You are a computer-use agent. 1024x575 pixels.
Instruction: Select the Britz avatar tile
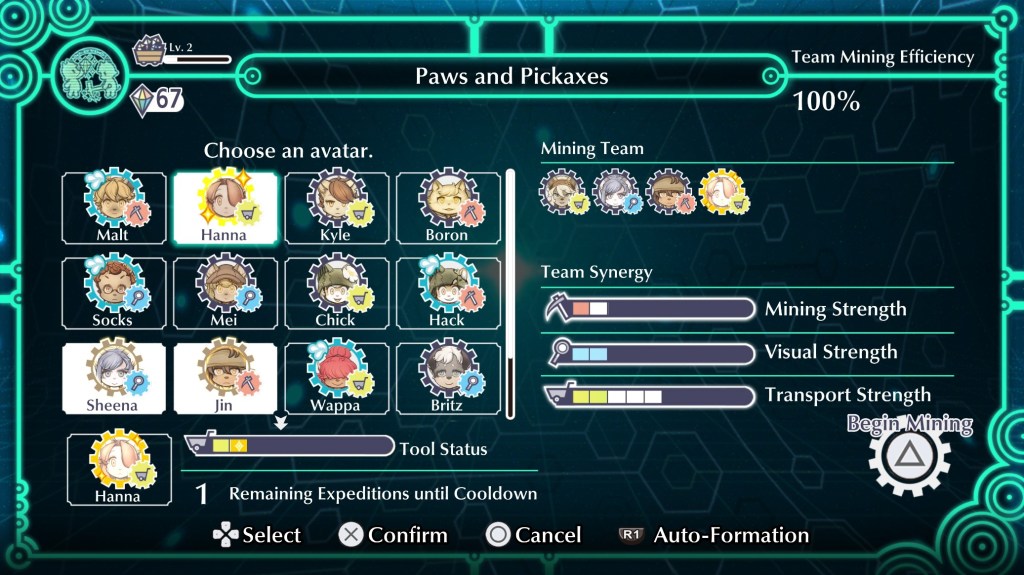point(447,378)
